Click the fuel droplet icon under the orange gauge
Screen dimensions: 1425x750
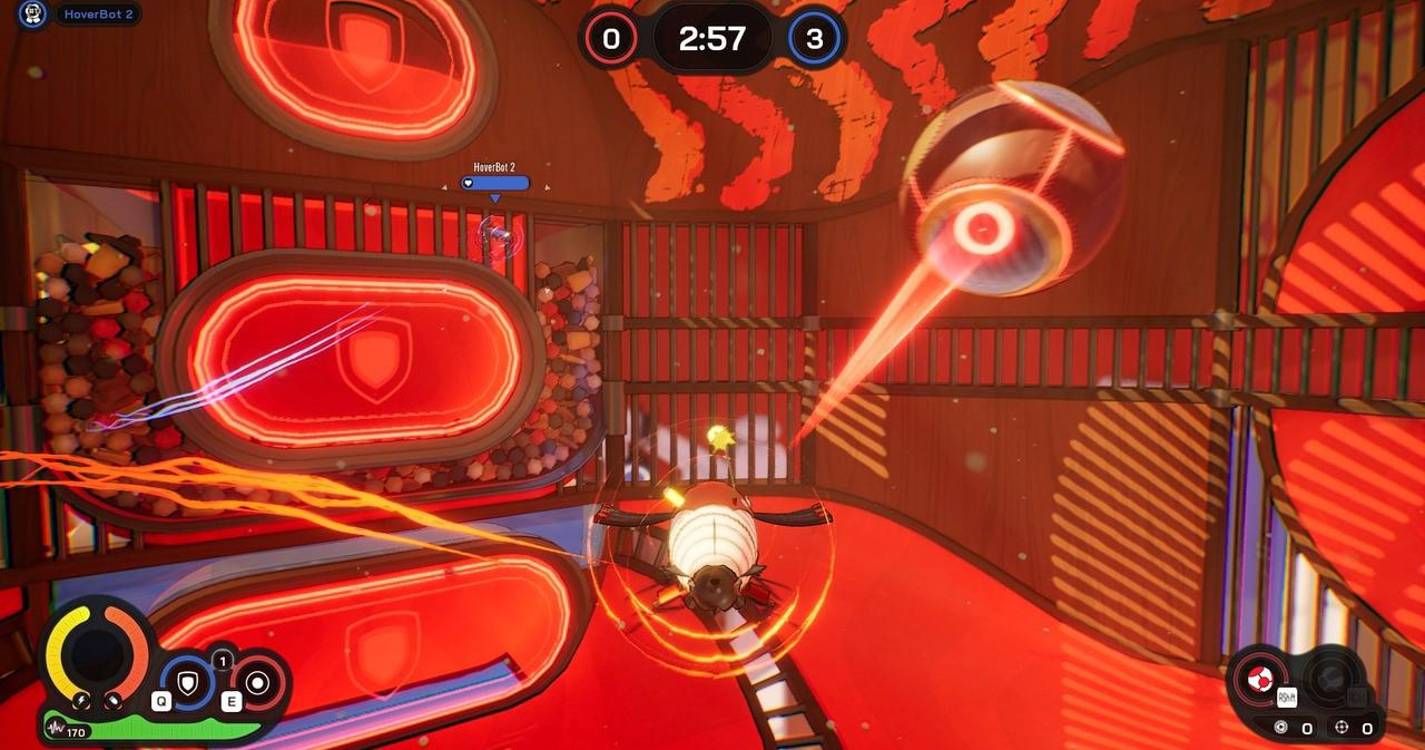113,700
